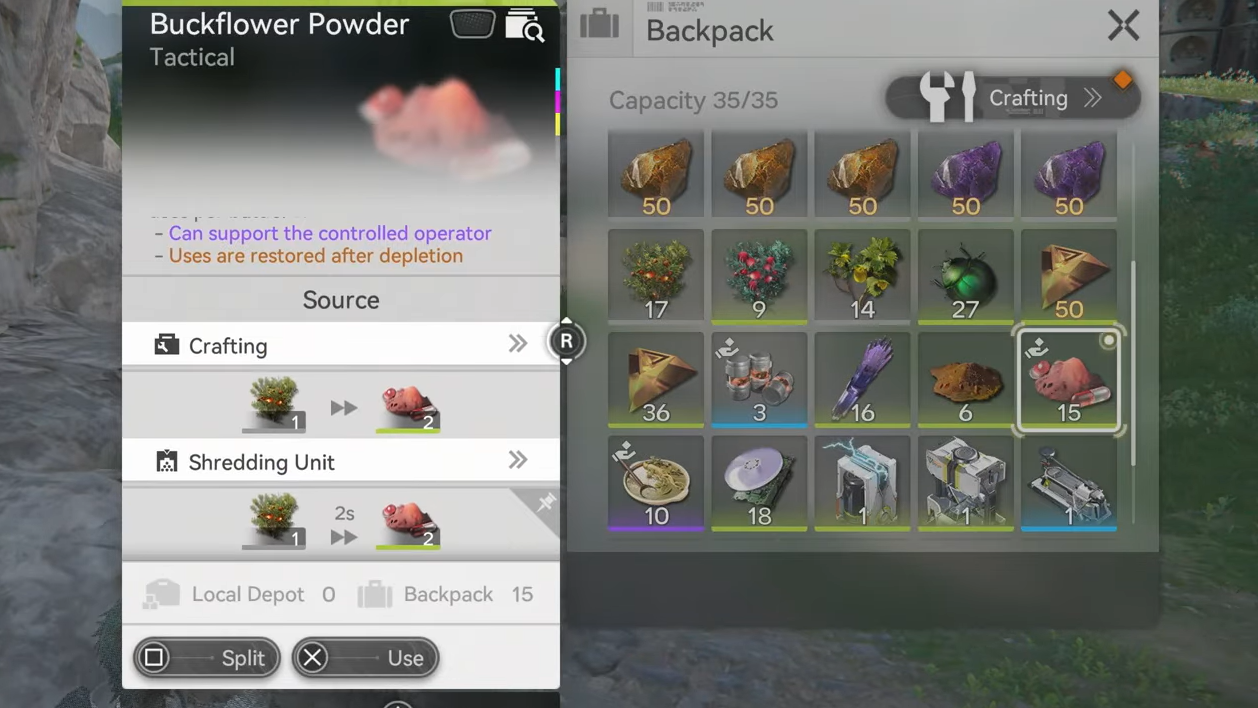1258x708 pixels.
Task: Click the backpack icon beside the title
Action: point(599,24)
